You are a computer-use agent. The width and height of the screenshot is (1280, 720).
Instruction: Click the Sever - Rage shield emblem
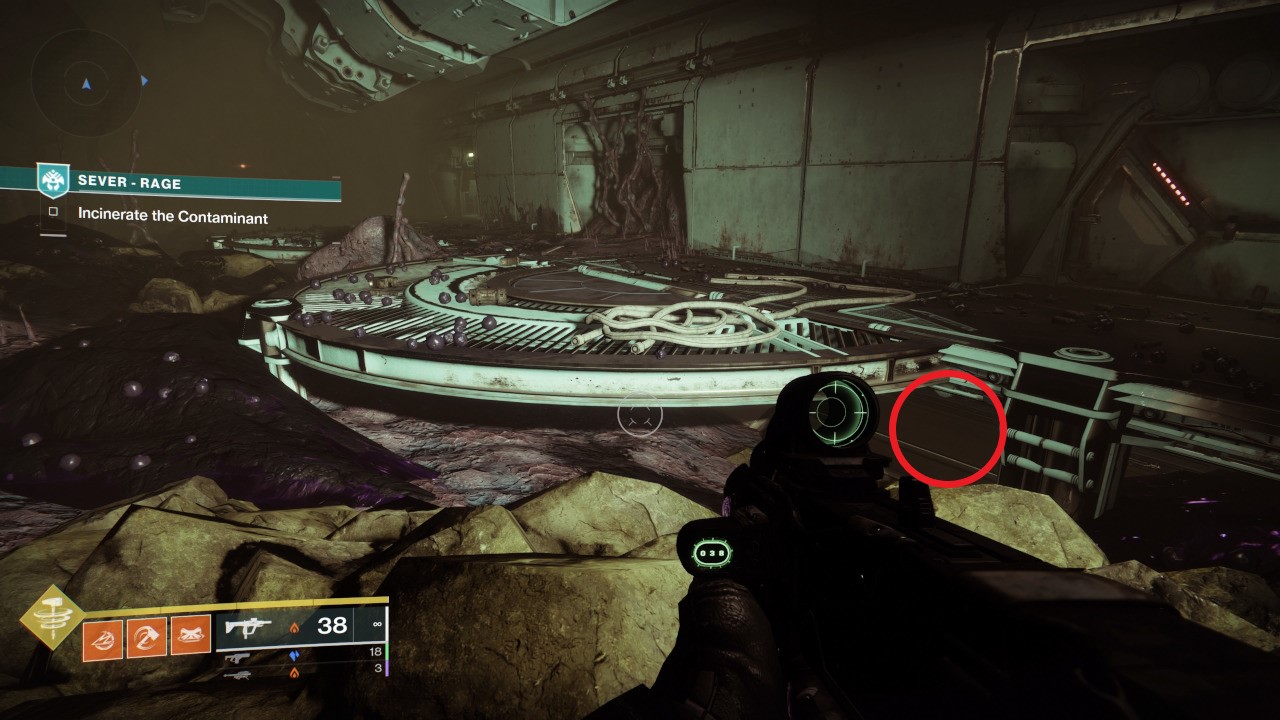[52, 181]
